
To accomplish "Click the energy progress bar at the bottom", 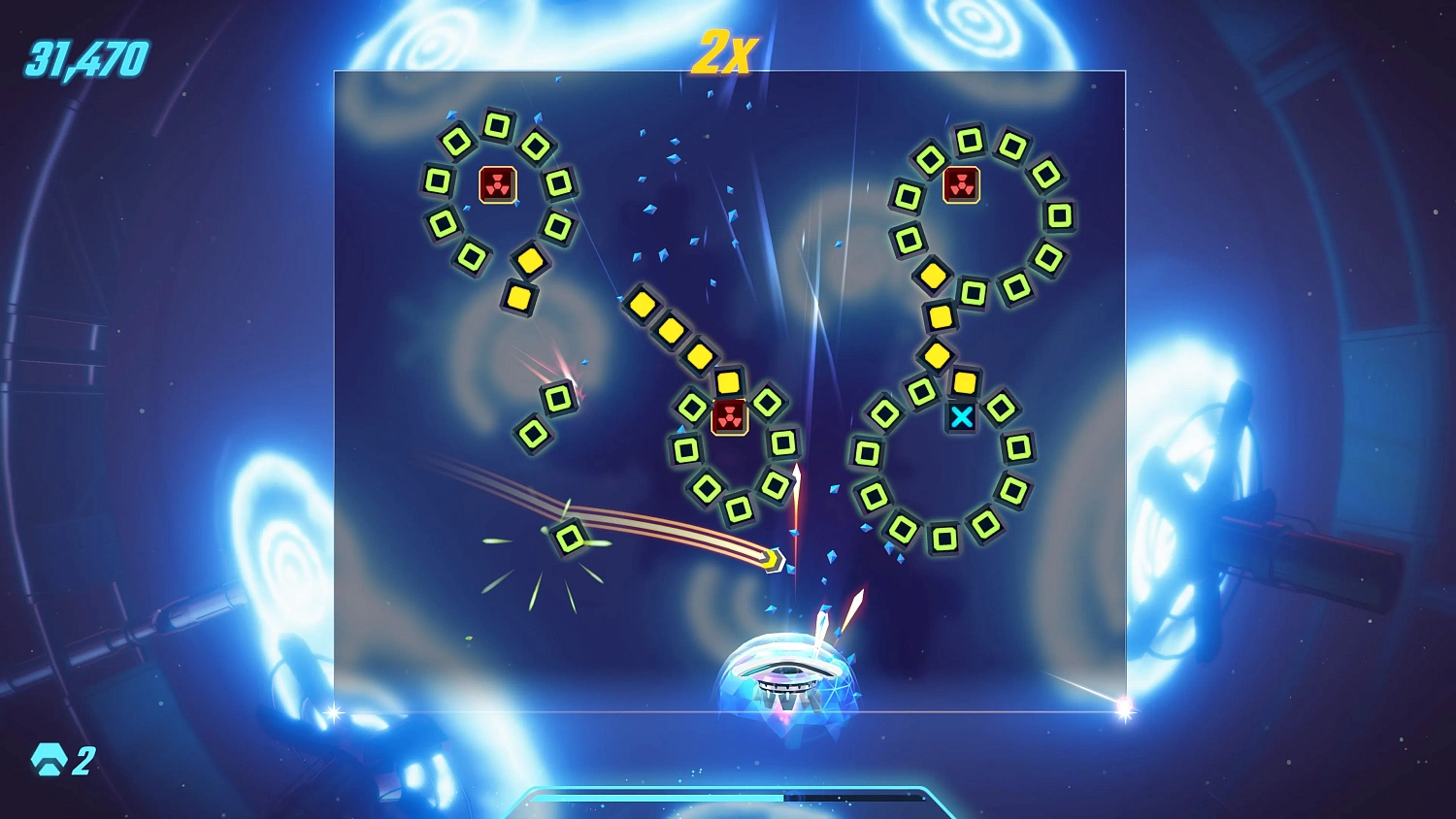I will pyautogui.click(x=728, y=796).
